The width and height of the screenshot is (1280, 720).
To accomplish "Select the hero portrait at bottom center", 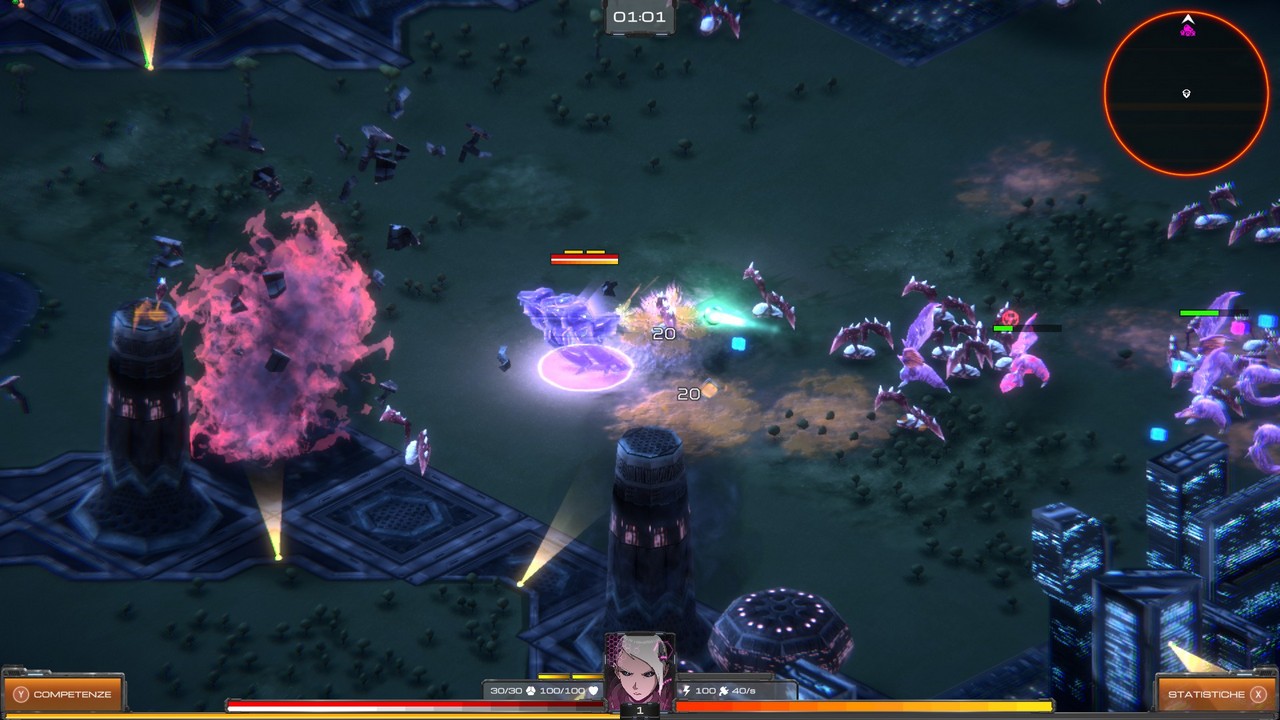I will (x=640, y=669).
